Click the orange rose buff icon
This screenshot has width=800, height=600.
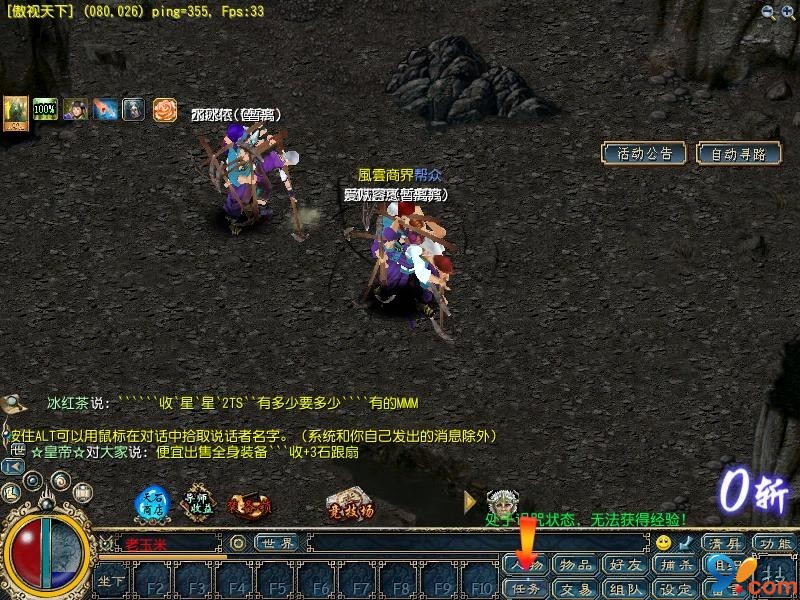coord(164,110)
